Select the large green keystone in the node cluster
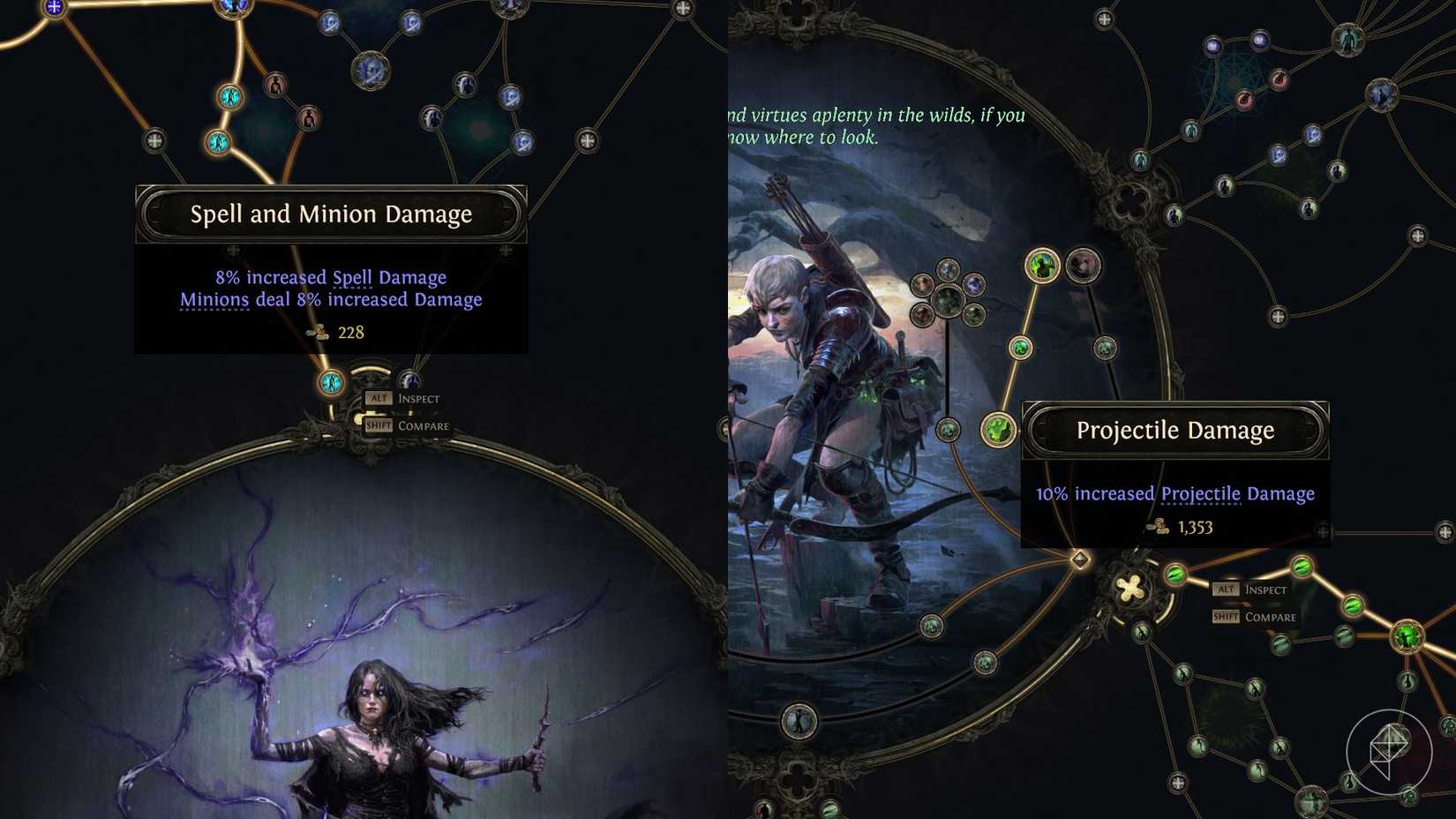 click(949, 300)
